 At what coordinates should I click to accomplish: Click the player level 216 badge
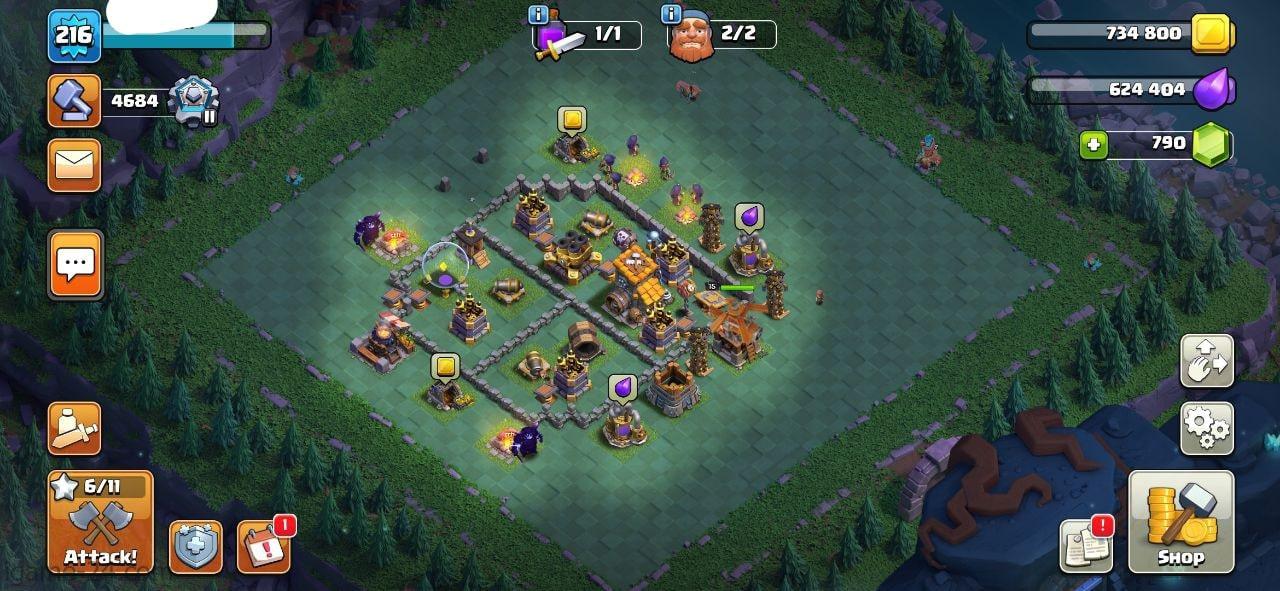tap(74, 36)
